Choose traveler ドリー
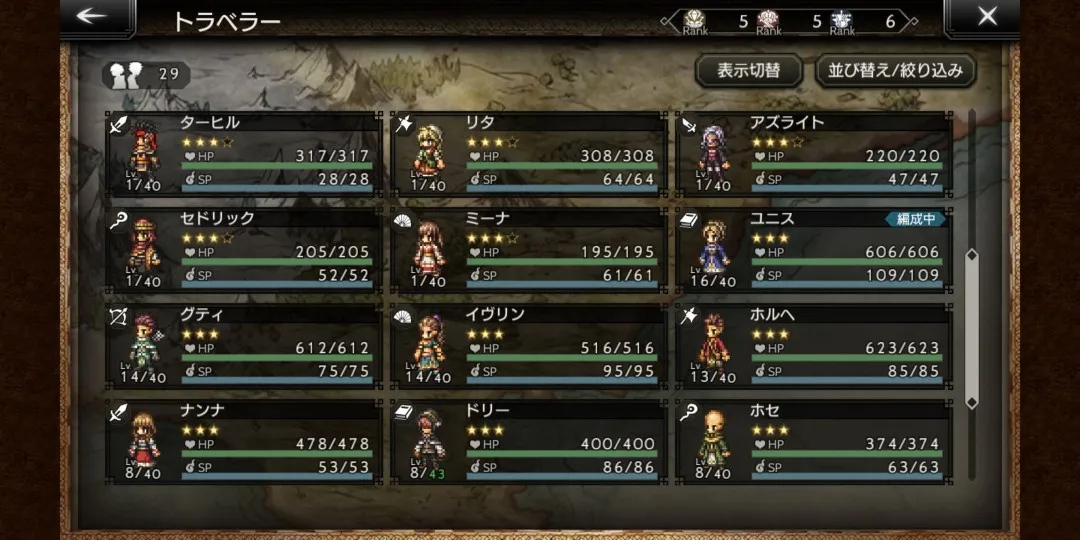Viewport: 1080px width, 540px height. tap(528, 442)
